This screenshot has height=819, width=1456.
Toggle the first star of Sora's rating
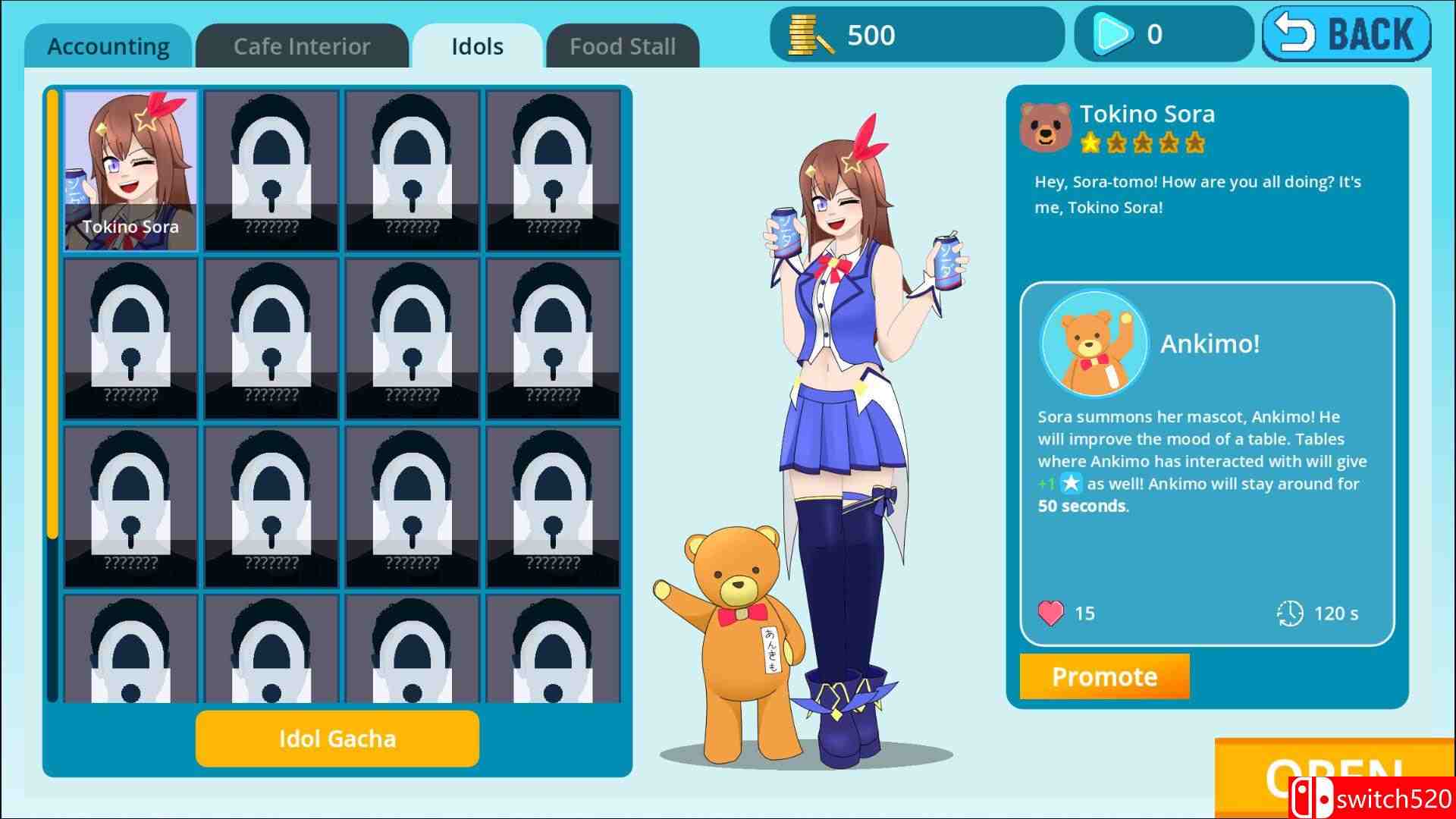[1092, 143]
